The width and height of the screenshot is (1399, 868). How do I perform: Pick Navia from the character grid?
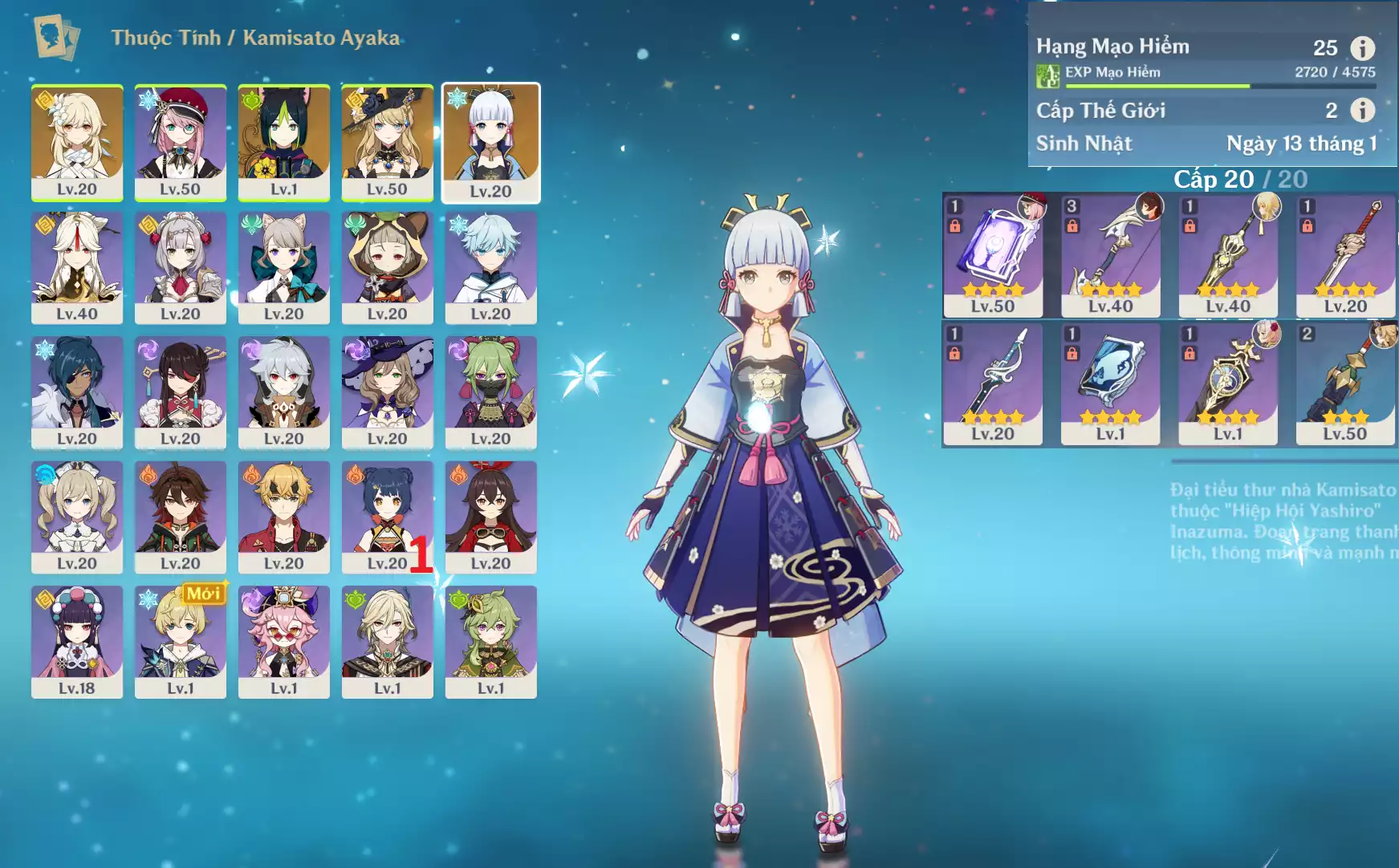pos(387,142)
